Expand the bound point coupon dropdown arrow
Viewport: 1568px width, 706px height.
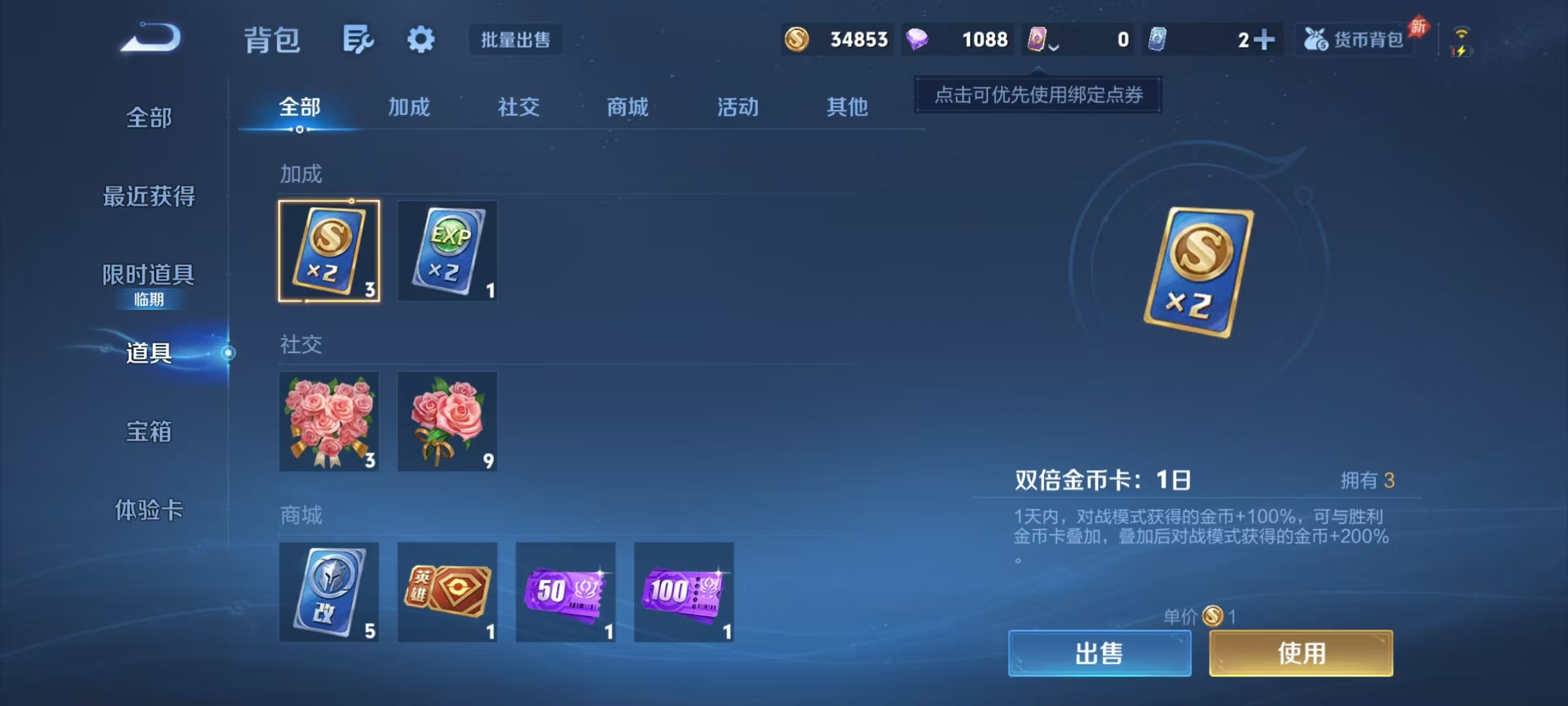pos(1053,46)
